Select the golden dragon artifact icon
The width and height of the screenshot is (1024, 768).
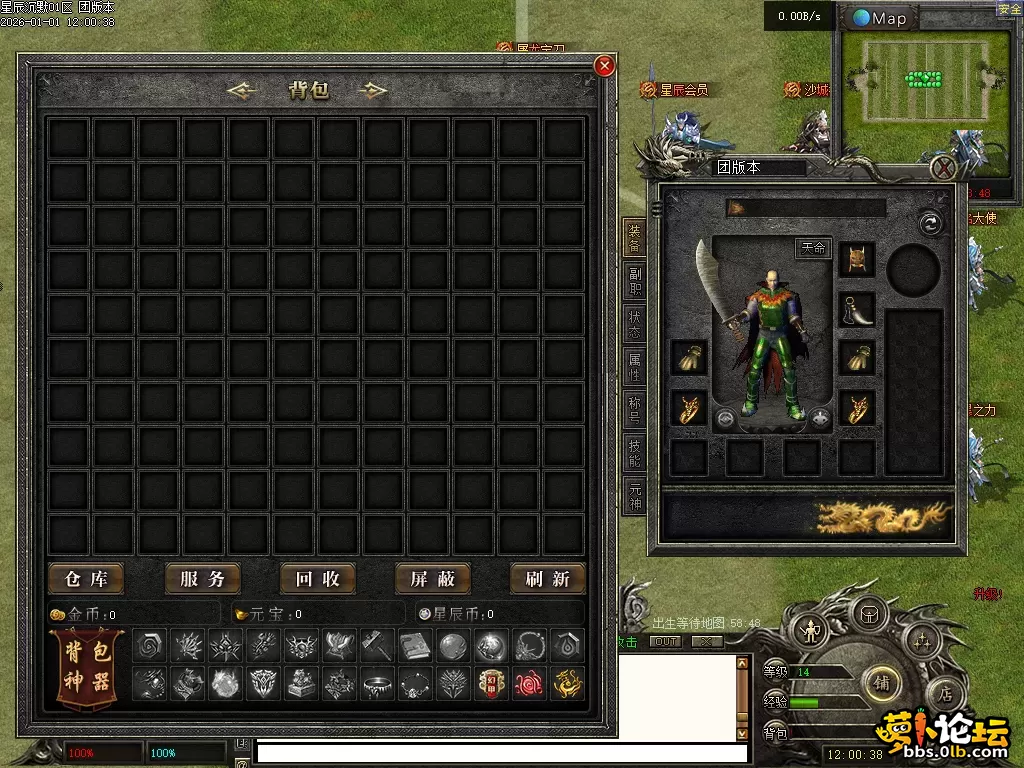coord(569,683)
